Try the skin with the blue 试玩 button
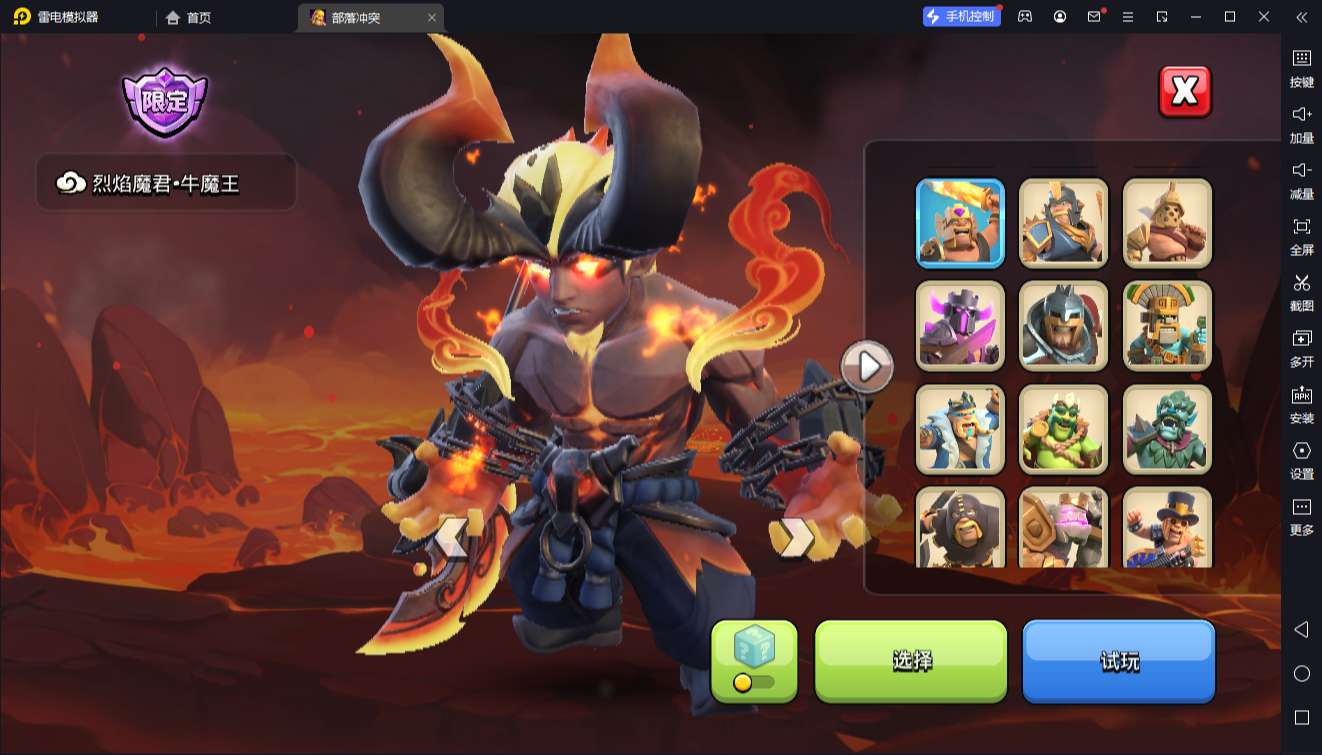The image size is (1322, 755). [x=1118, y=660]
